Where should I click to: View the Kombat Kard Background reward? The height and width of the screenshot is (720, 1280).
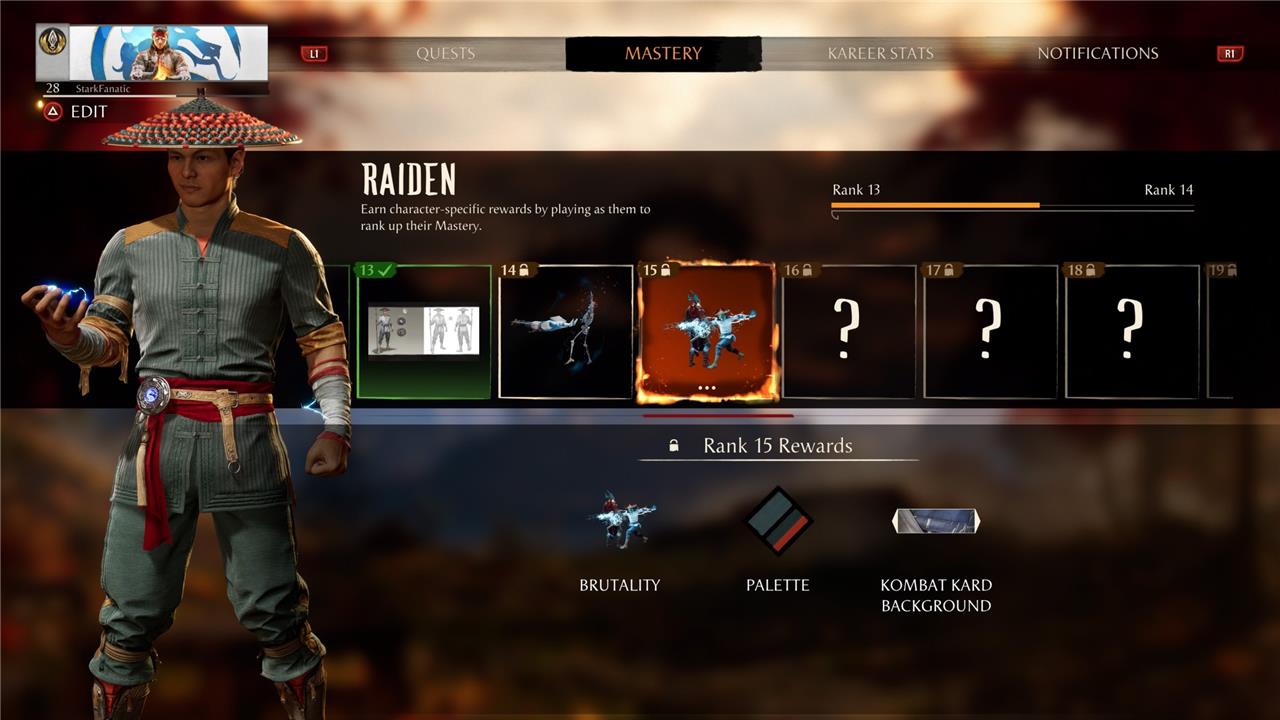point(936,521)
